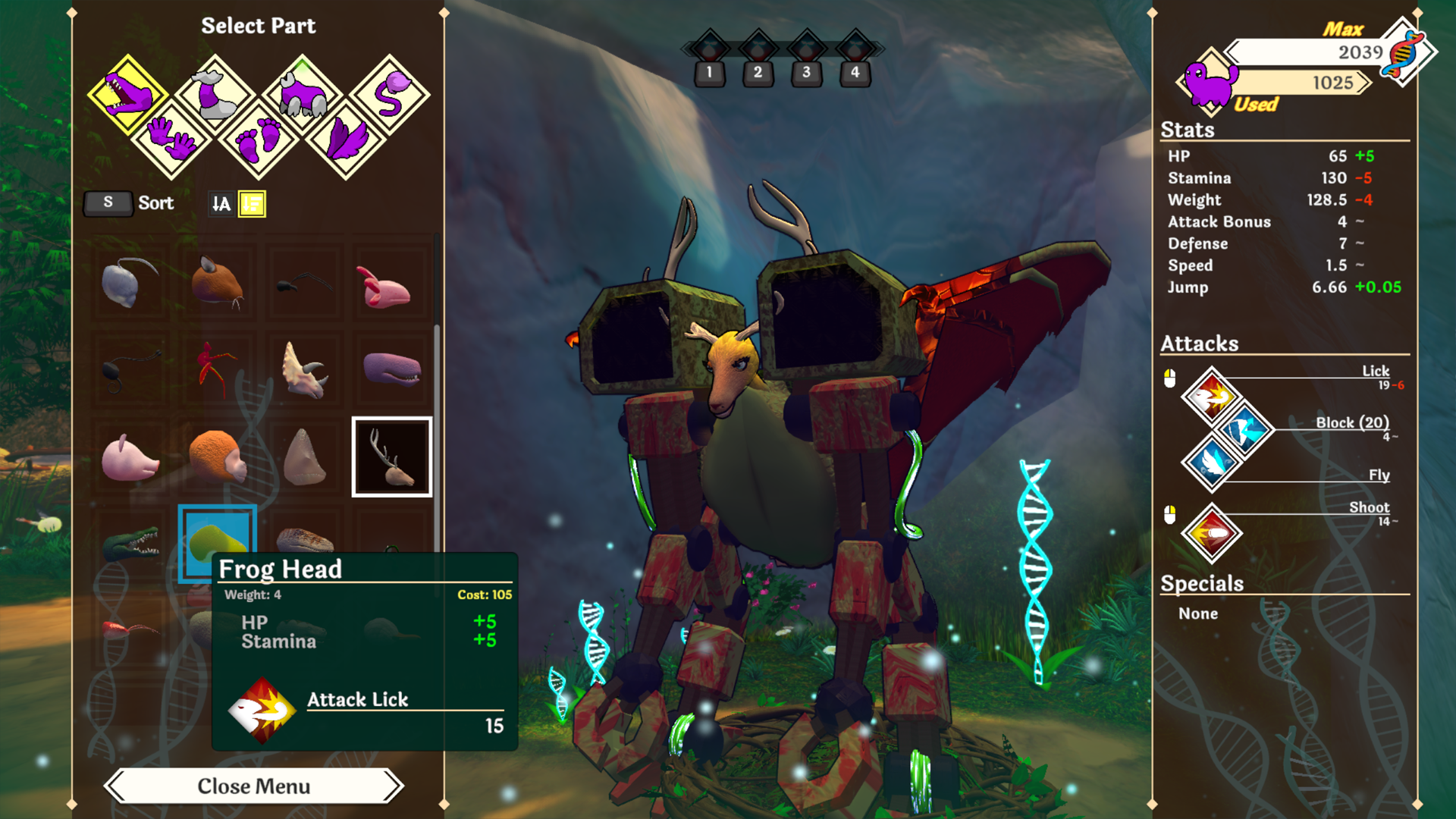This screenshot has height=819, width=1456.
Task: Toggle the yellow highlighted sort order button
Action: (x=252, y=203)
